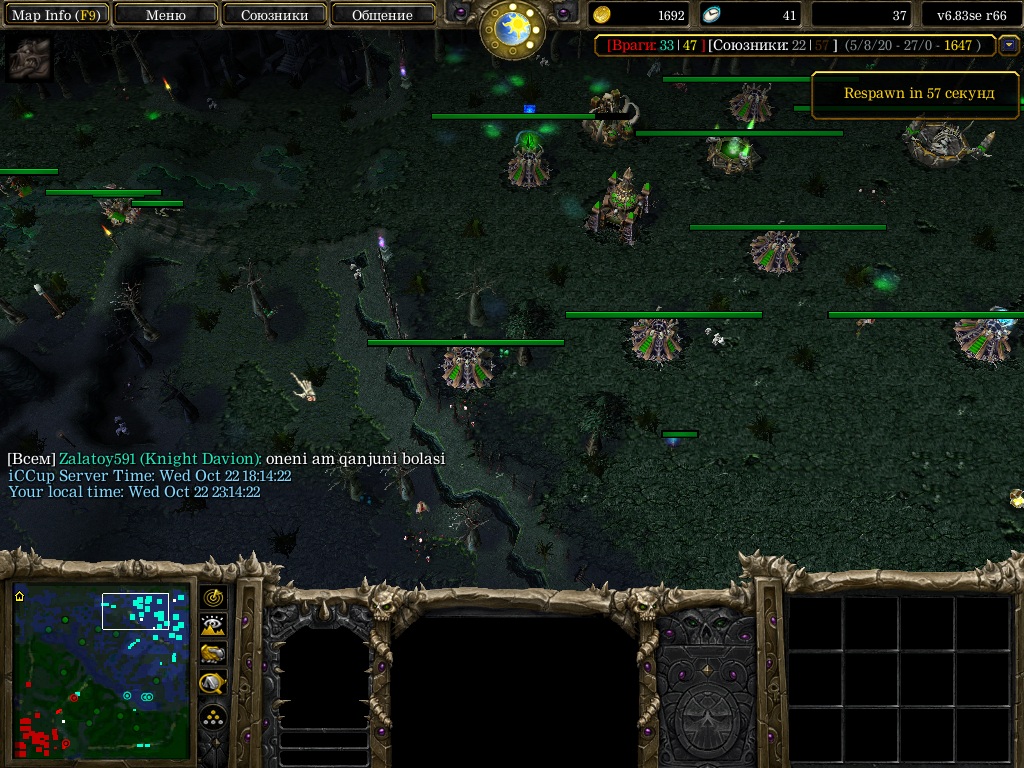1024x768 pixels.
Task: Activate the minimap signal ping button
Action: pyautogui.click(x=213, y=597)
